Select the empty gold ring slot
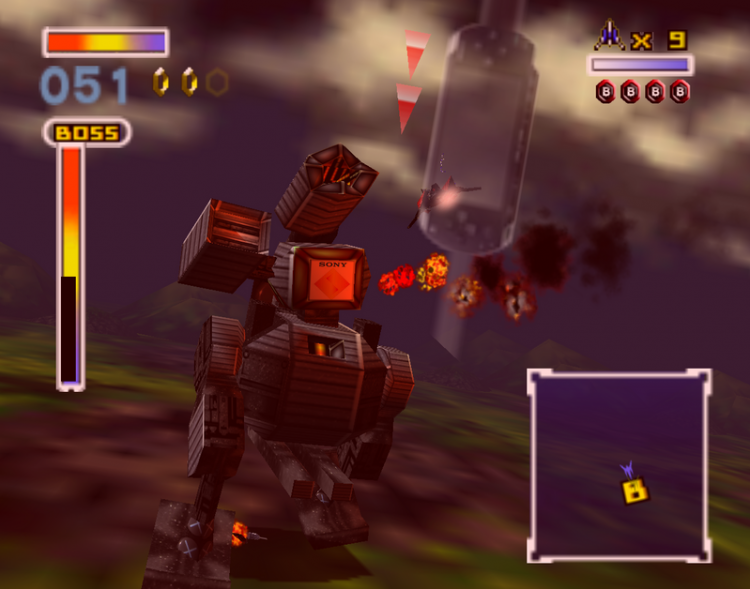Viewport: 750px width, 589px height. [x=216, y=82]
